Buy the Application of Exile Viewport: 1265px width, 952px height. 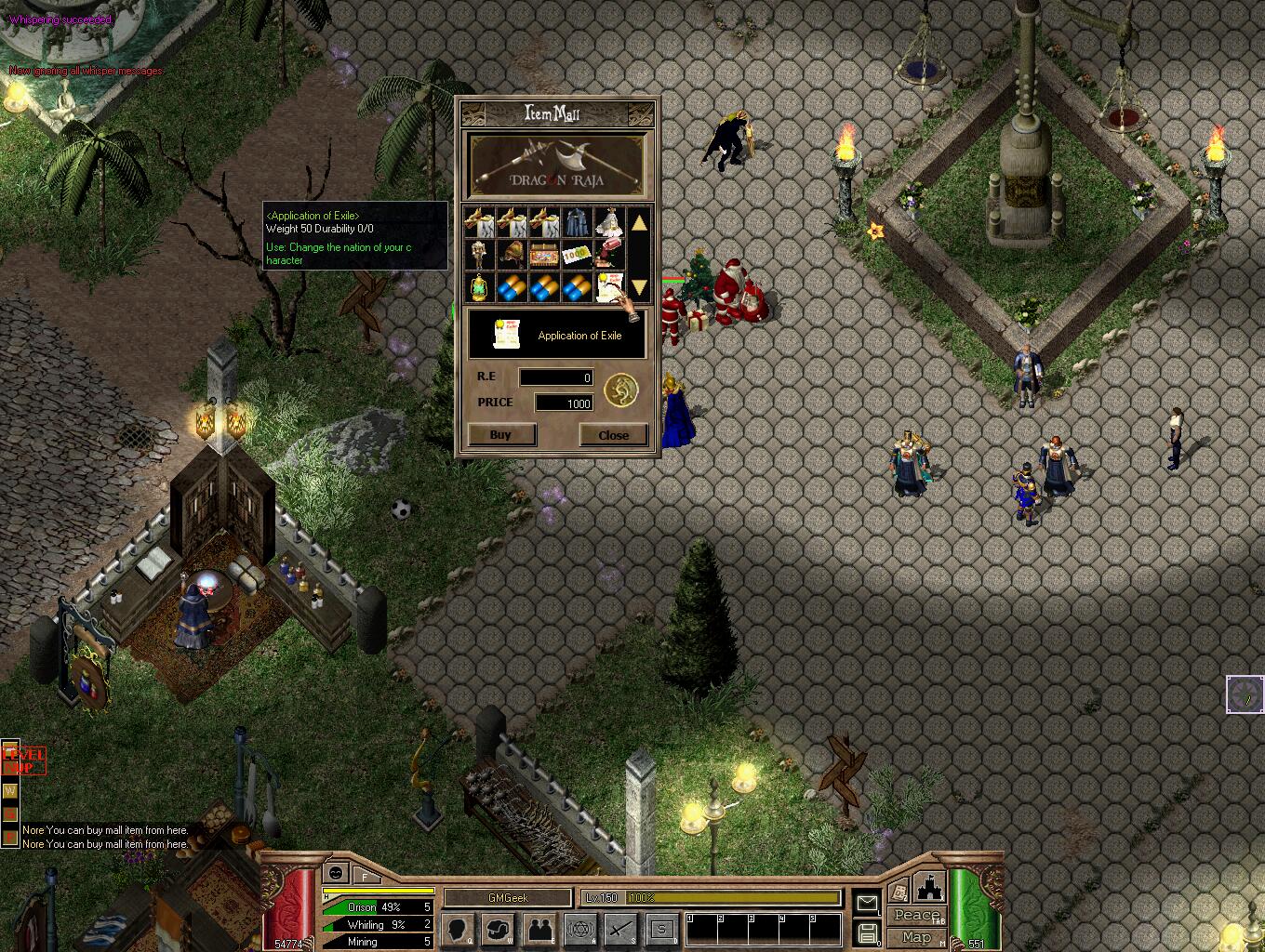tap(500, 434)
